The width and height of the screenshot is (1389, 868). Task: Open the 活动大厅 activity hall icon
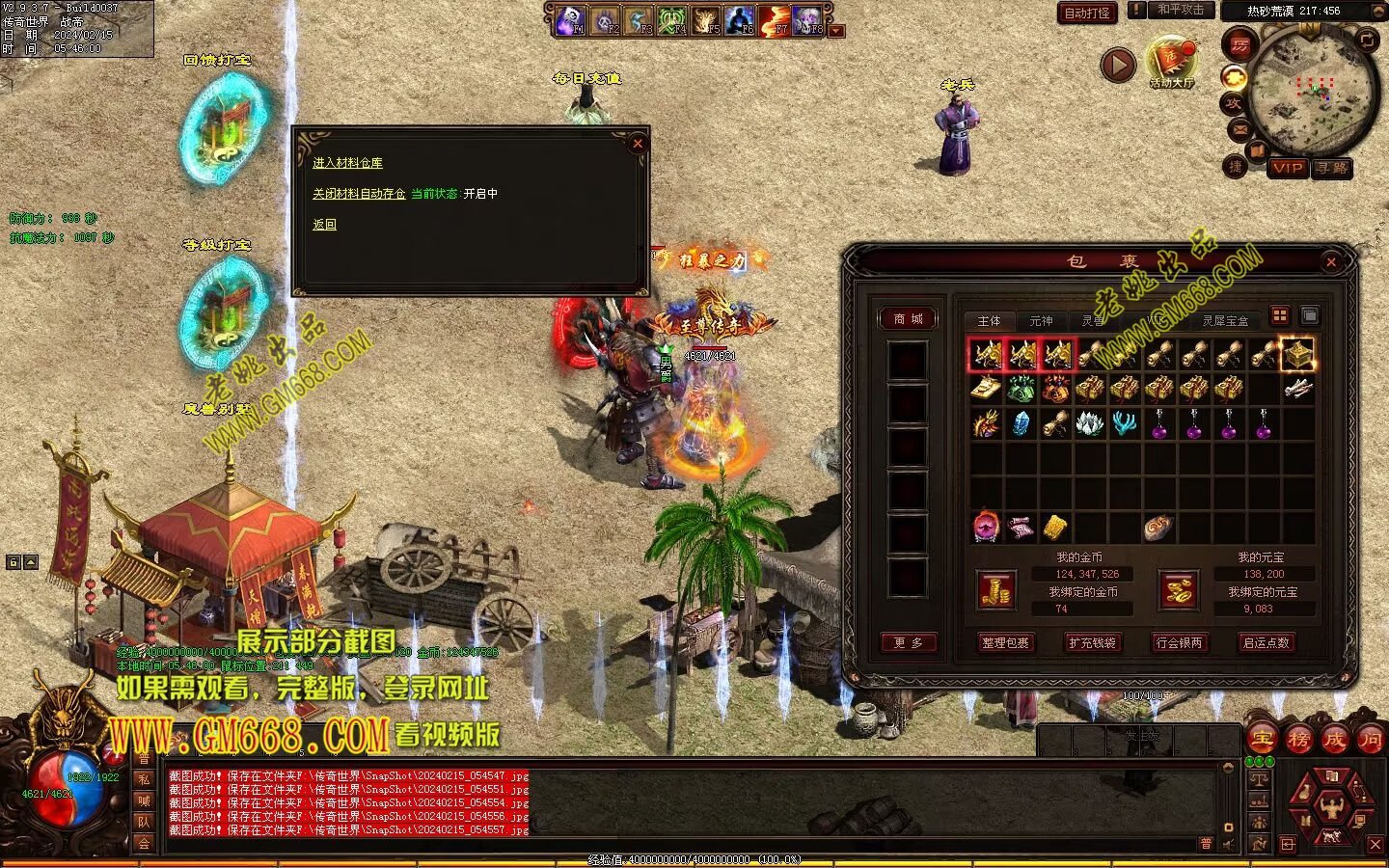[x=1171, y=62]
